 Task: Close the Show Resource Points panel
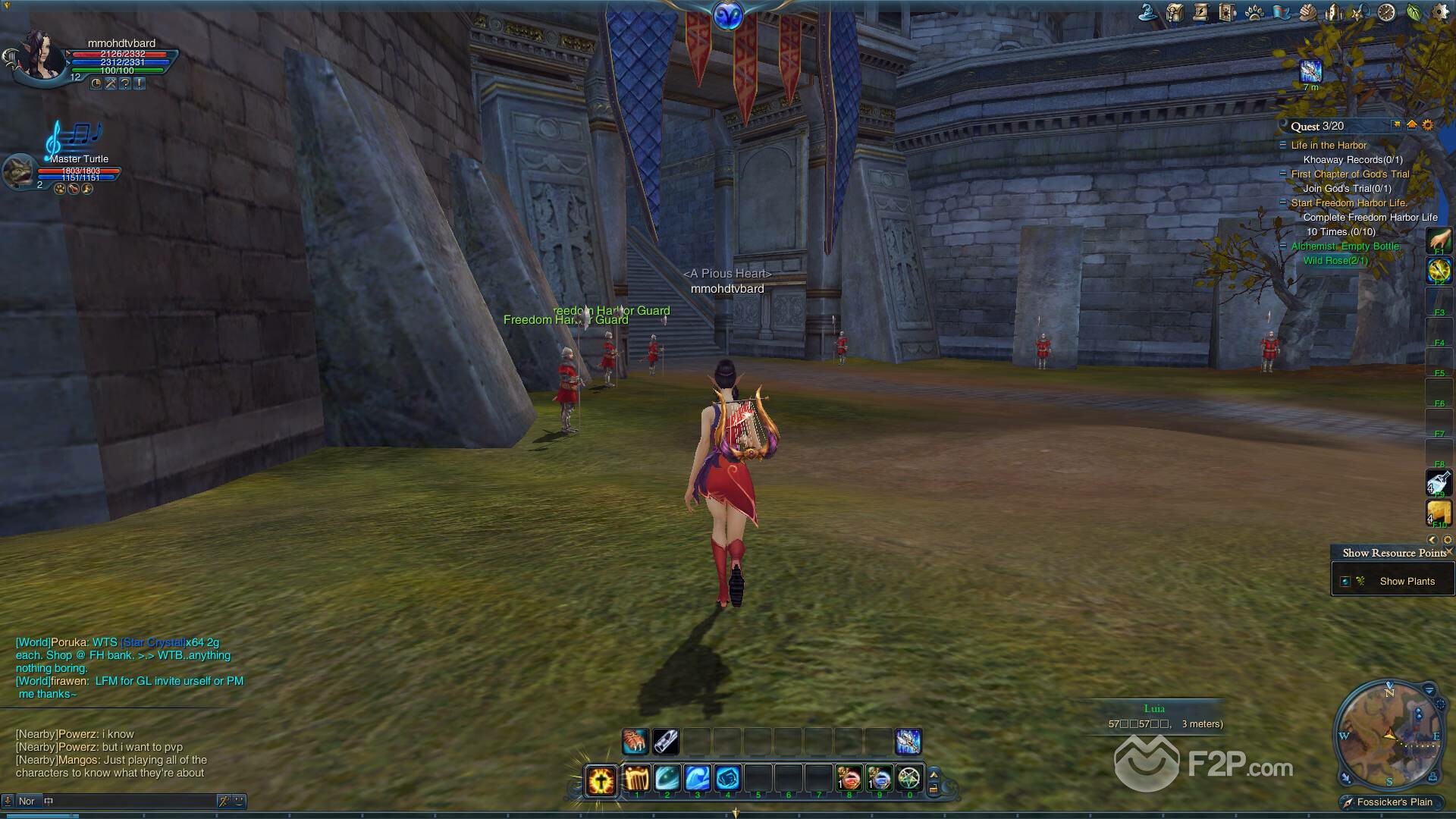click(x=1449, y=552)
